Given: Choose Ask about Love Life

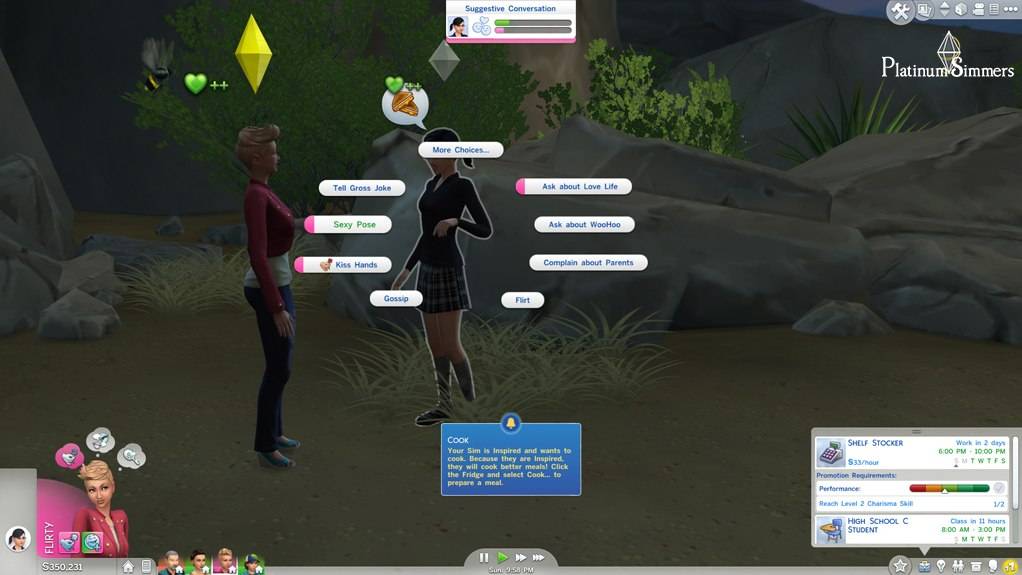Looking at the screenshot, I should pos(579,187).
